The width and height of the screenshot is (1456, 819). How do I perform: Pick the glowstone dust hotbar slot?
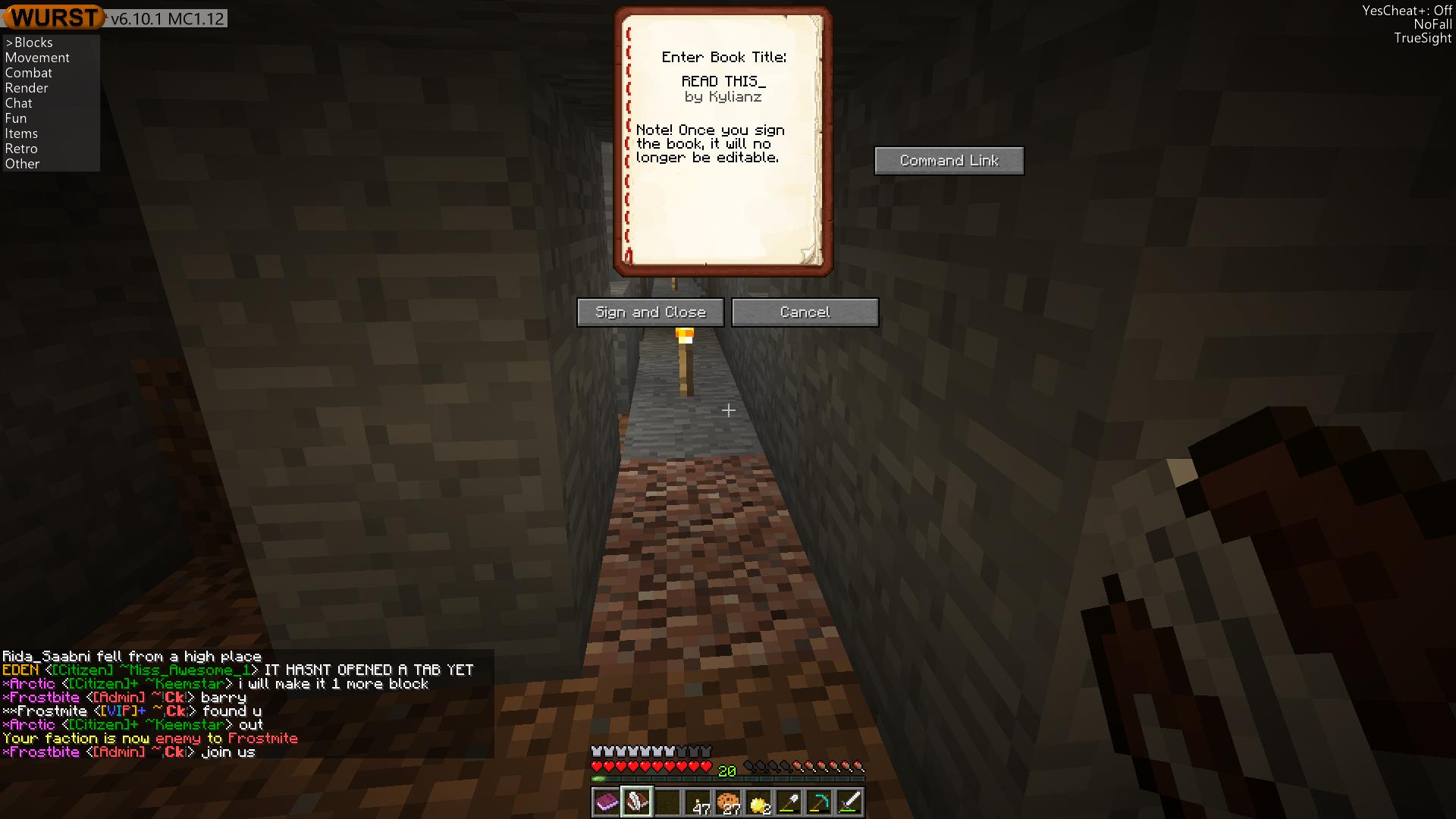pyautogui.click(x=758, y=802)
